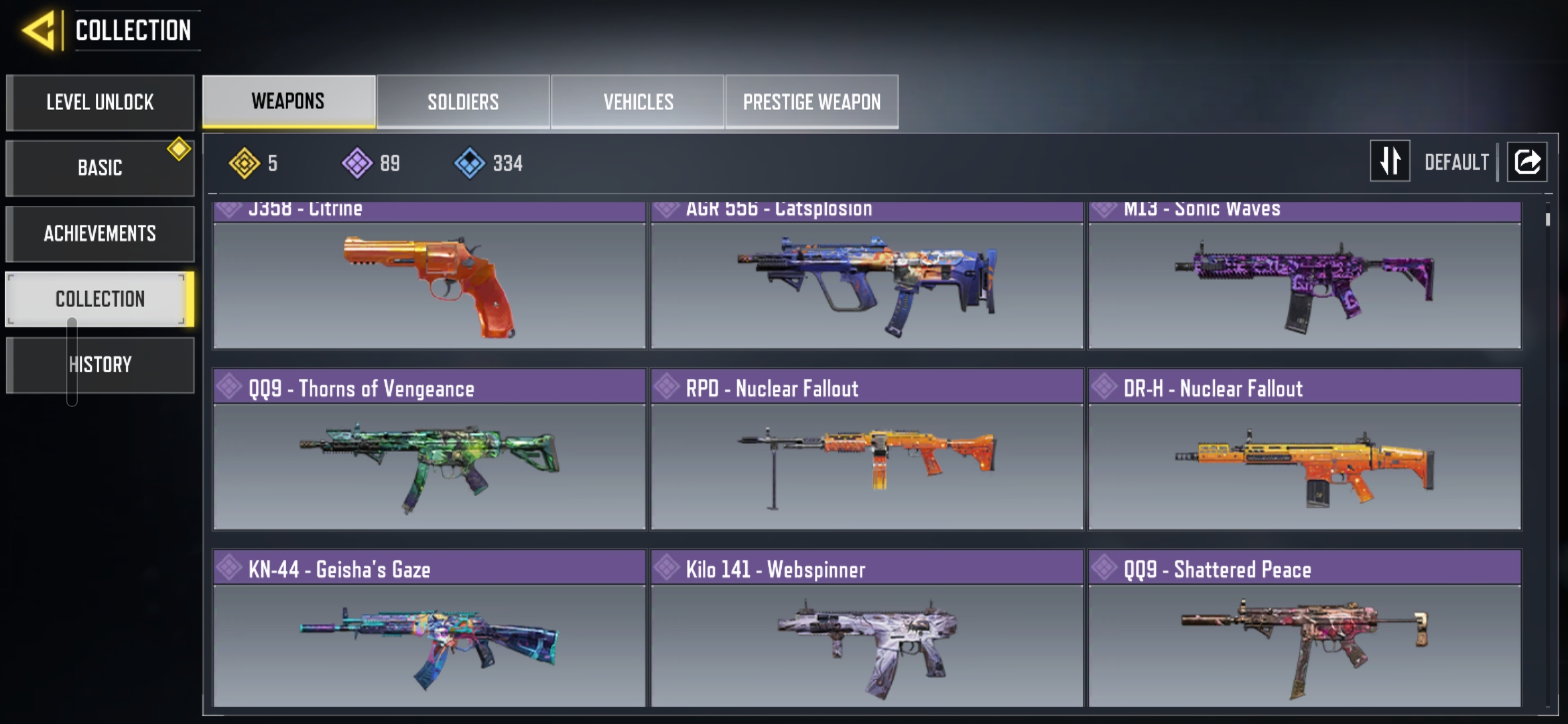Image resolution: width=1568 pixels, height=724 pixels.
Task: Switch to the Vehicles tab
Action: [x=638, y=102]
